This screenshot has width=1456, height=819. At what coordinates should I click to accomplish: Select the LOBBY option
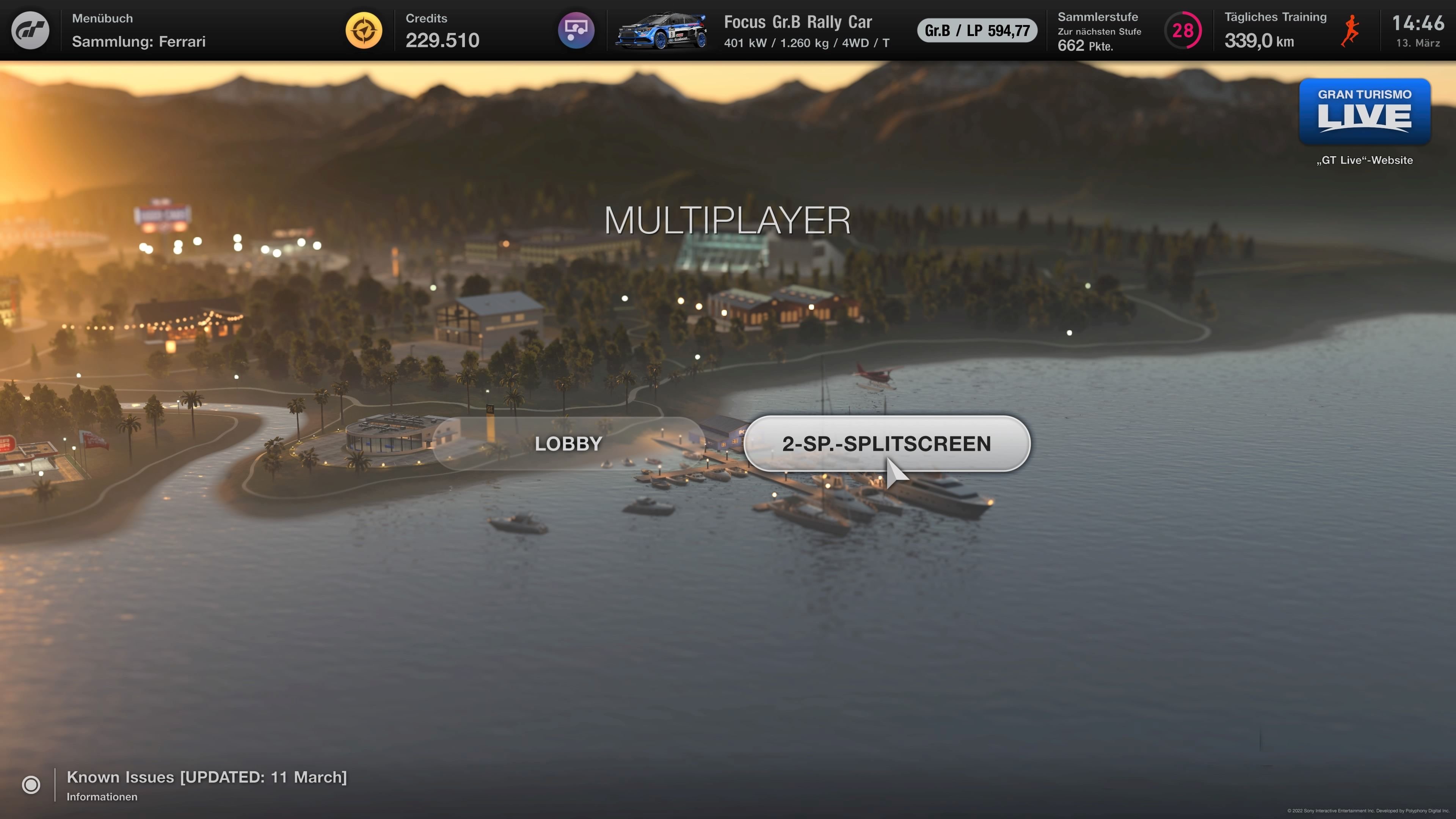(x=568, y=444)
